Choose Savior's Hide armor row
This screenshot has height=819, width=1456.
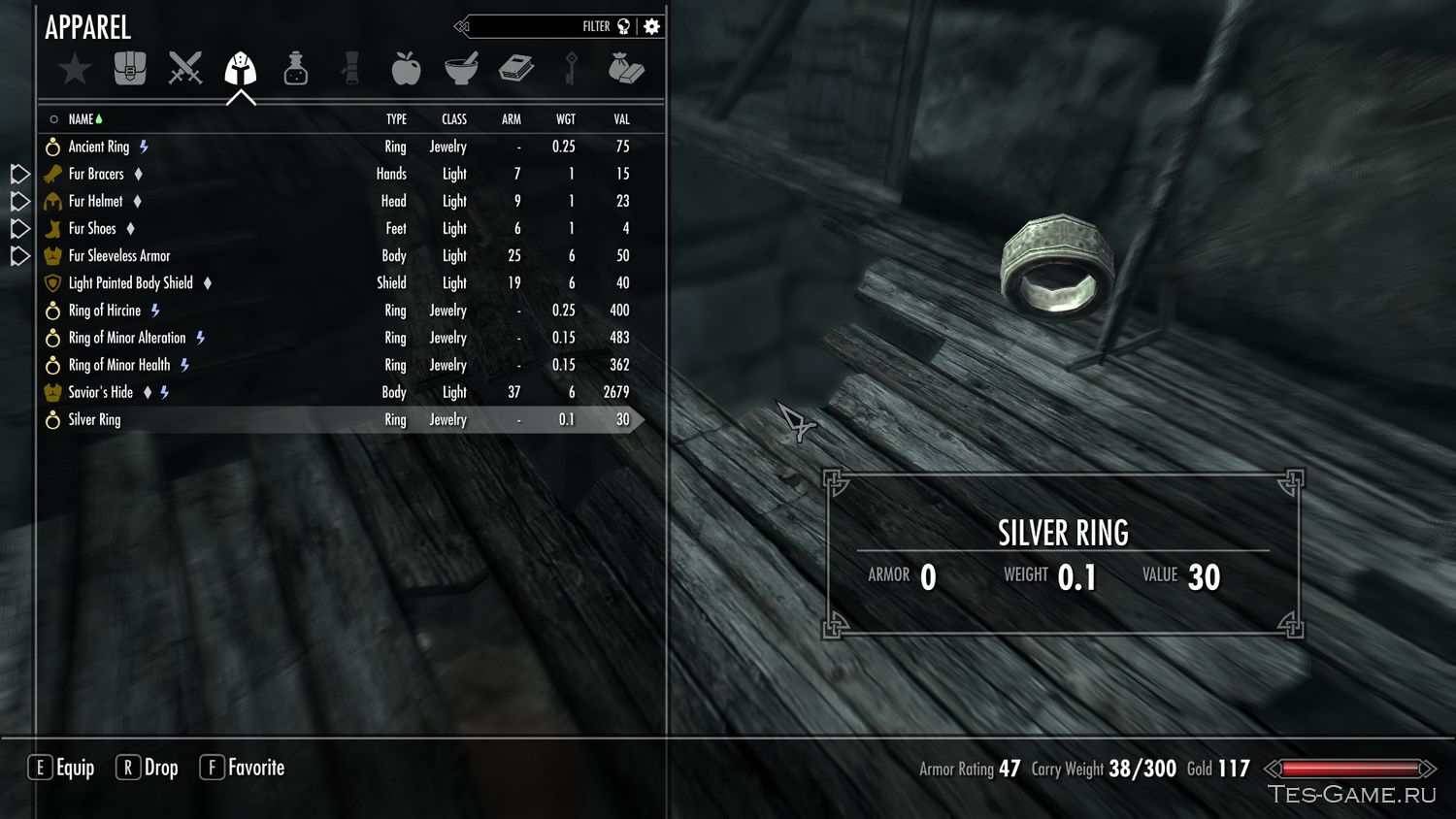[x=101, y=392]
